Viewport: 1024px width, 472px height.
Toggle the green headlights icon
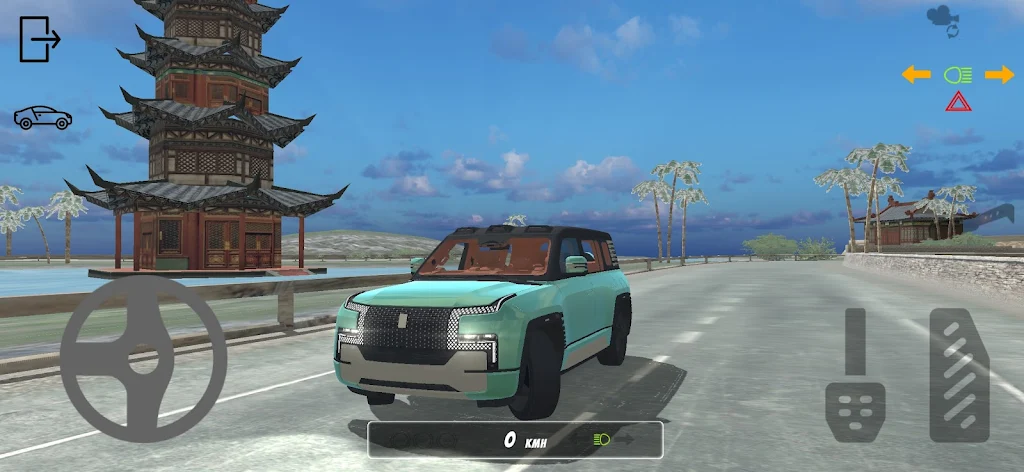(957, 74)
